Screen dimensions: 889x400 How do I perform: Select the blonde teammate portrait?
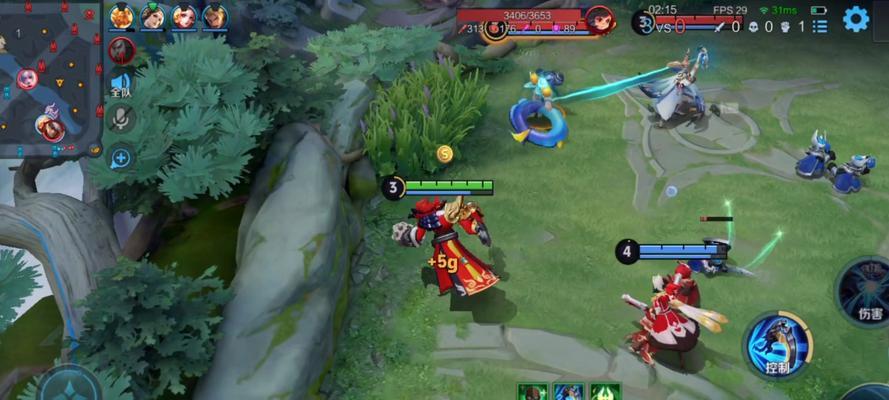215,17
